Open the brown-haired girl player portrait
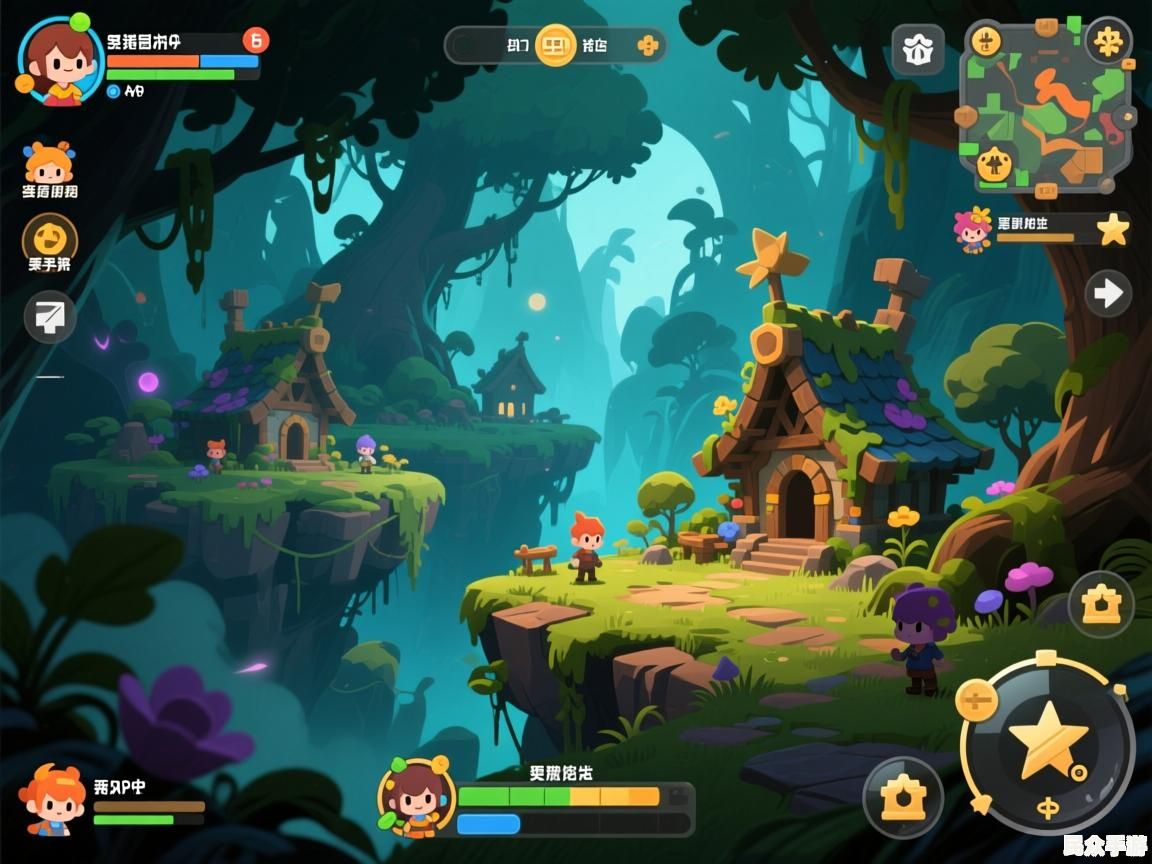Screen dimensions: 1152x864 (60, 61)
